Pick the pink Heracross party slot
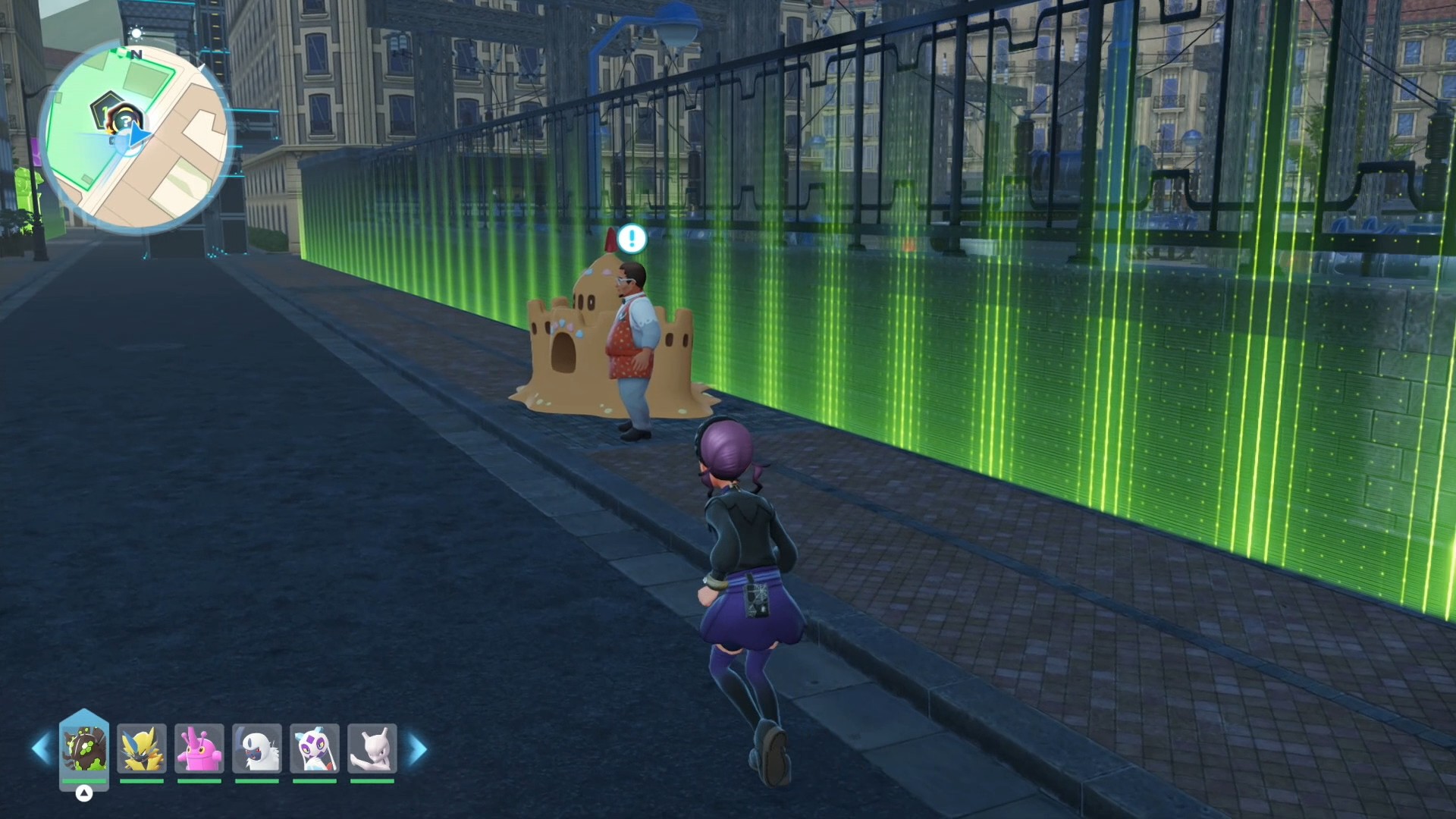 pos(199,748)
